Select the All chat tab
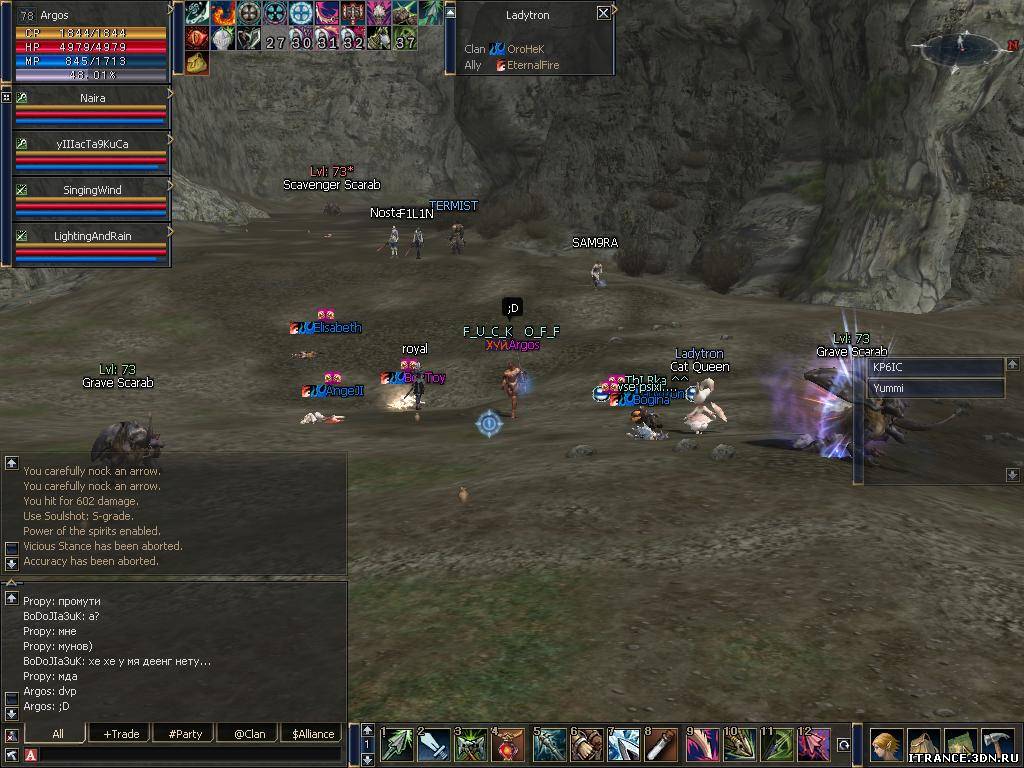The image size is (1024, 768). (x=57, y=734)
